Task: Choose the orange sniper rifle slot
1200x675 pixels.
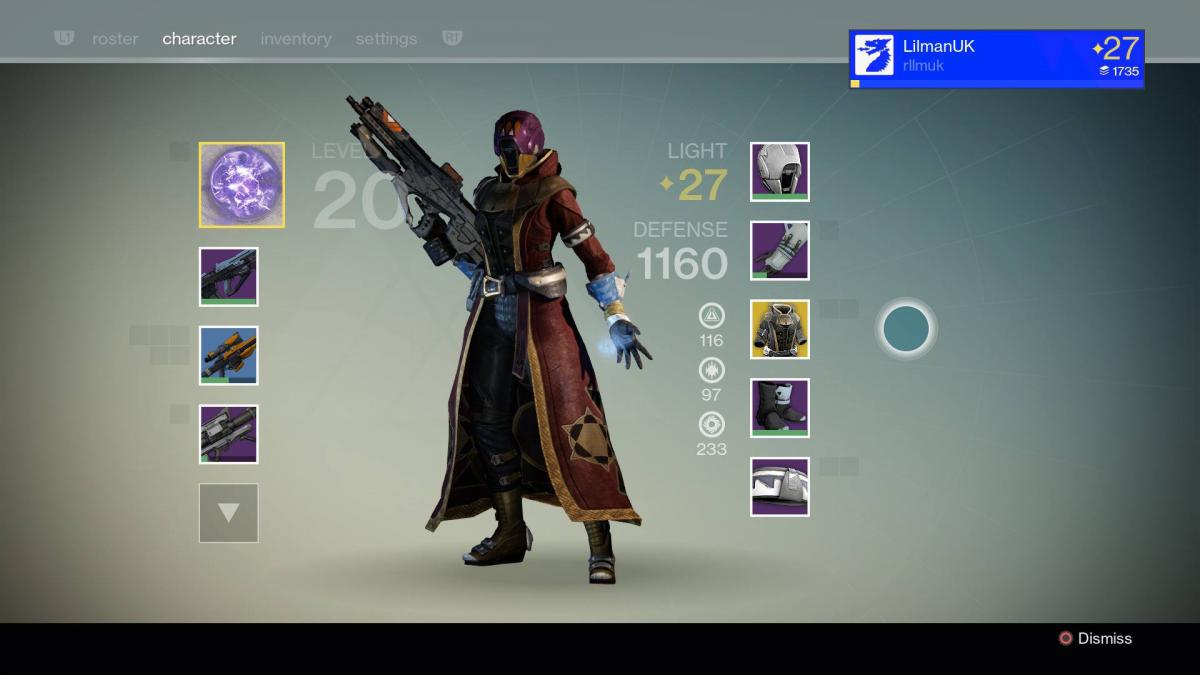Action: click(229, 355)
